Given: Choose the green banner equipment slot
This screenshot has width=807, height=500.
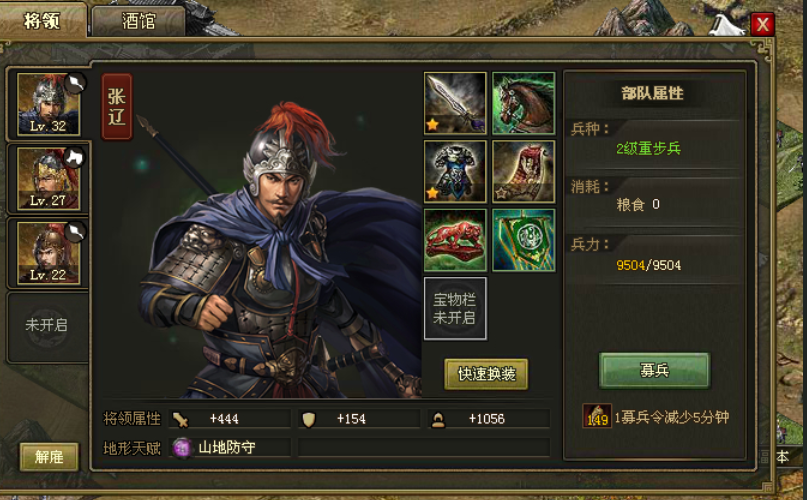Looking at the screenshot, I should tap(523, 240).
